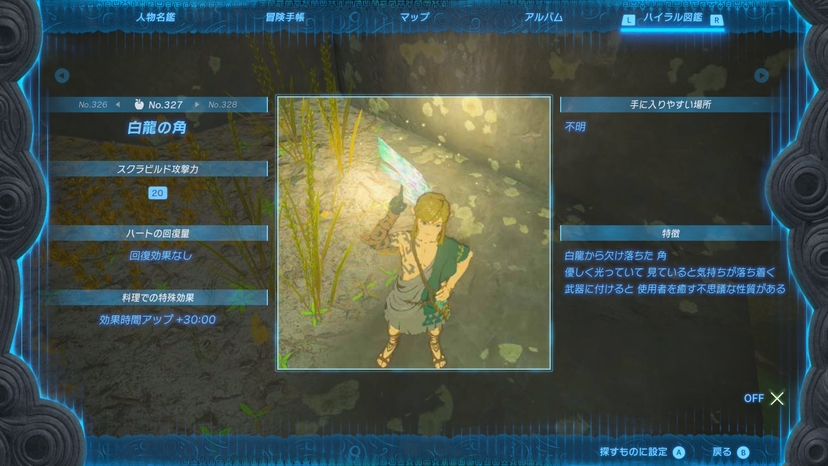Go to next entry No.328
The width and height of the screenshot is (828, 466).
pyautogui.click(x=222, y=105)
